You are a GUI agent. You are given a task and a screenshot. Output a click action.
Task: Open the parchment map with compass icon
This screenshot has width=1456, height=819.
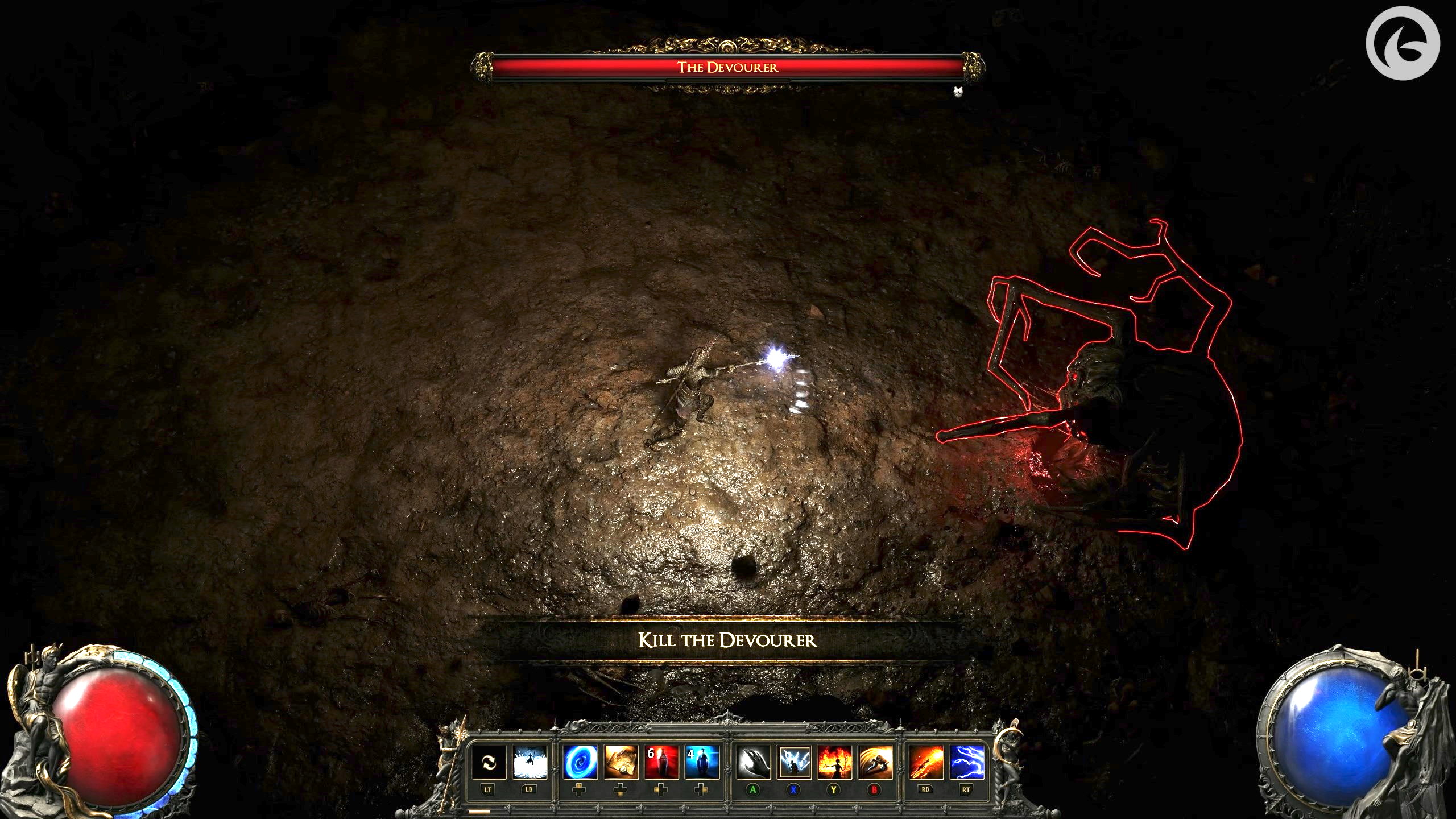[621, 762]
